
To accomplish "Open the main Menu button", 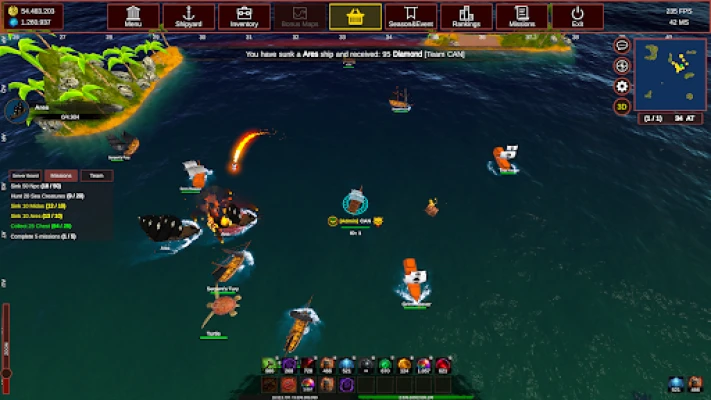I will coord(133,16).
